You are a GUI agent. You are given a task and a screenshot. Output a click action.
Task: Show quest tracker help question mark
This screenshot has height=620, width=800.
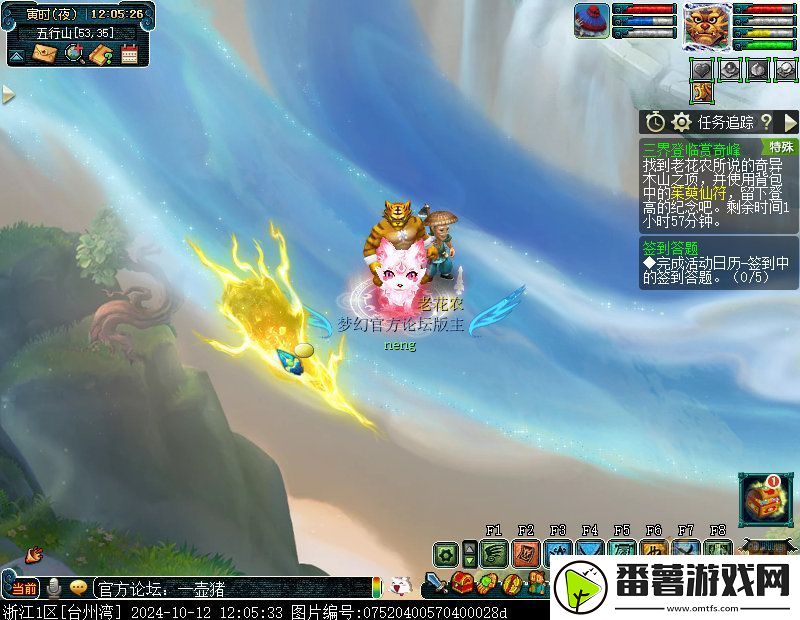766,122
